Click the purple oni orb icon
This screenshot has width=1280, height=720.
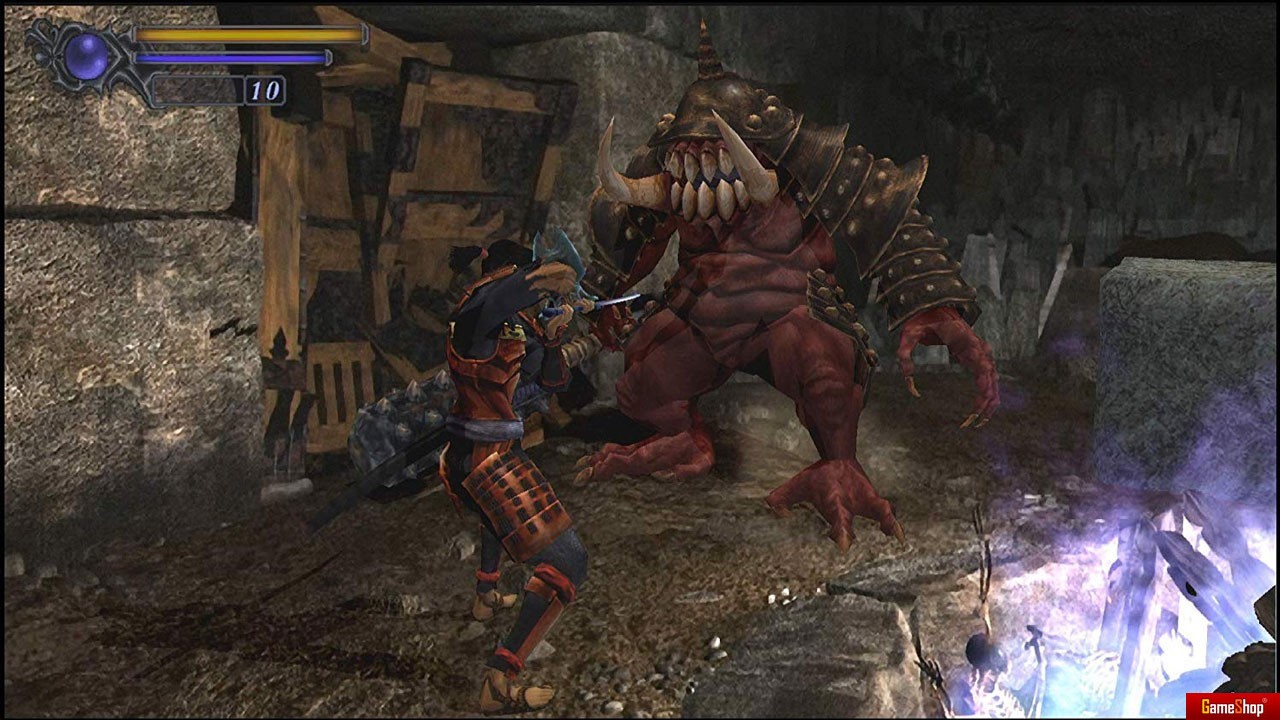86,55
